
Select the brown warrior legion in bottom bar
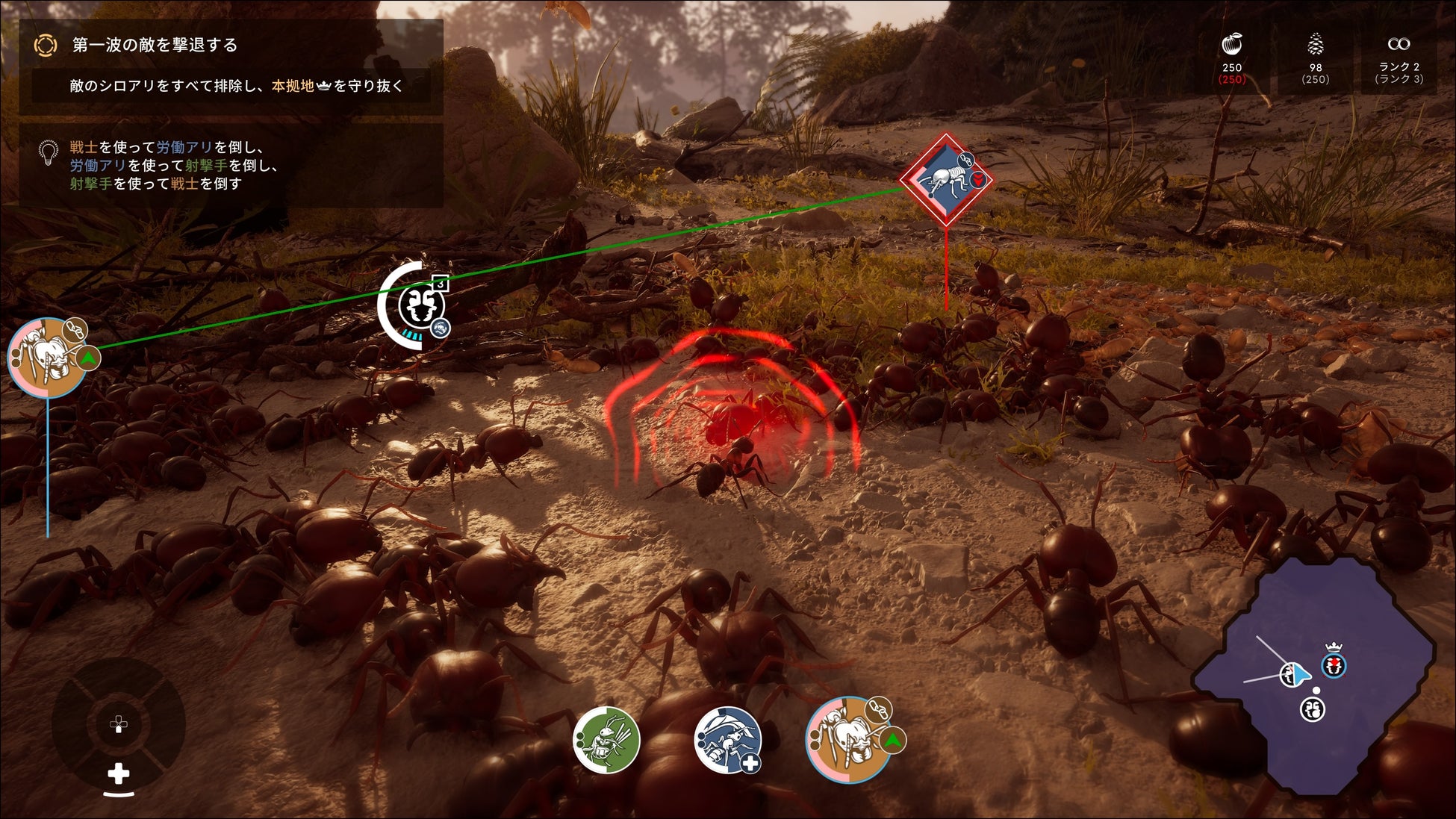pos(848,739)
